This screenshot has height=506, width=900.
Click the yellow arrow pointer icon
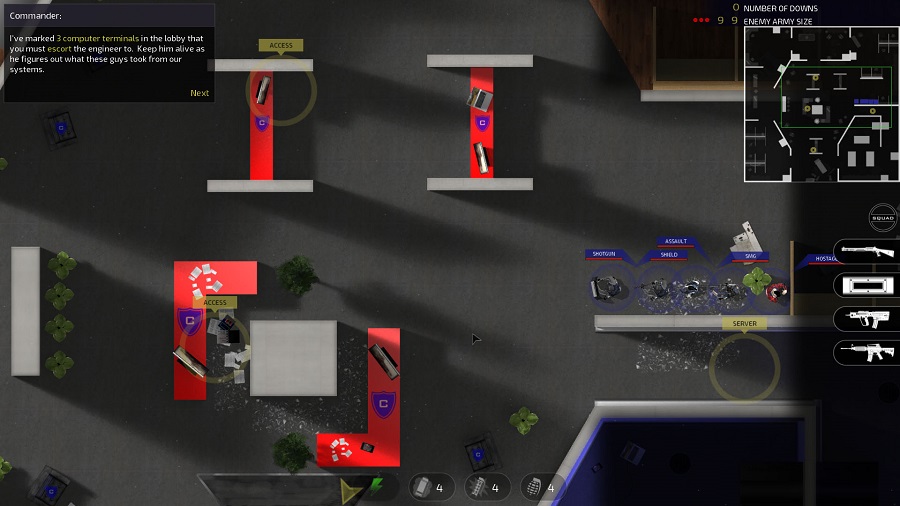click(x=350, y=490)
